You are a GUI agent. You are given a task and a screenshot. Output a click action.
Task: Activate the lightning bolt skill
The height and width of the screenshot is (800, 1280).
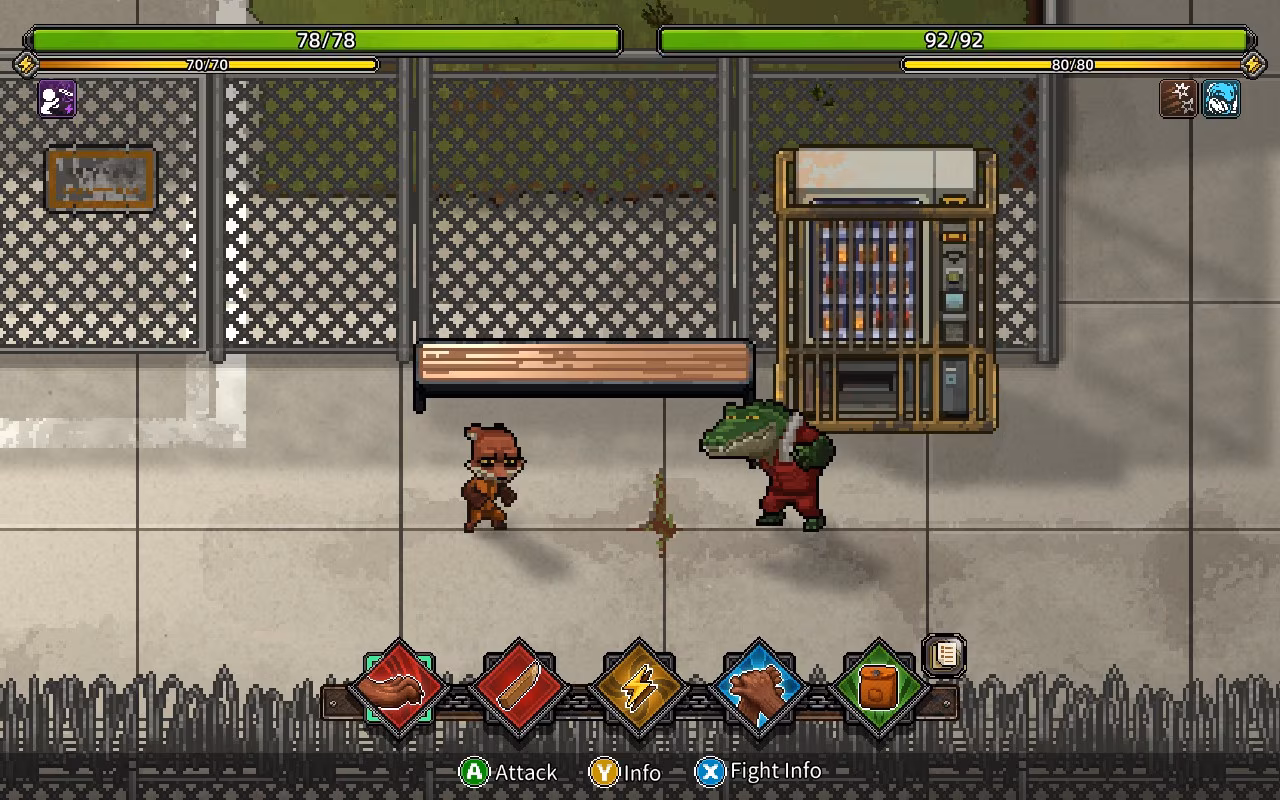pos(640,688)
